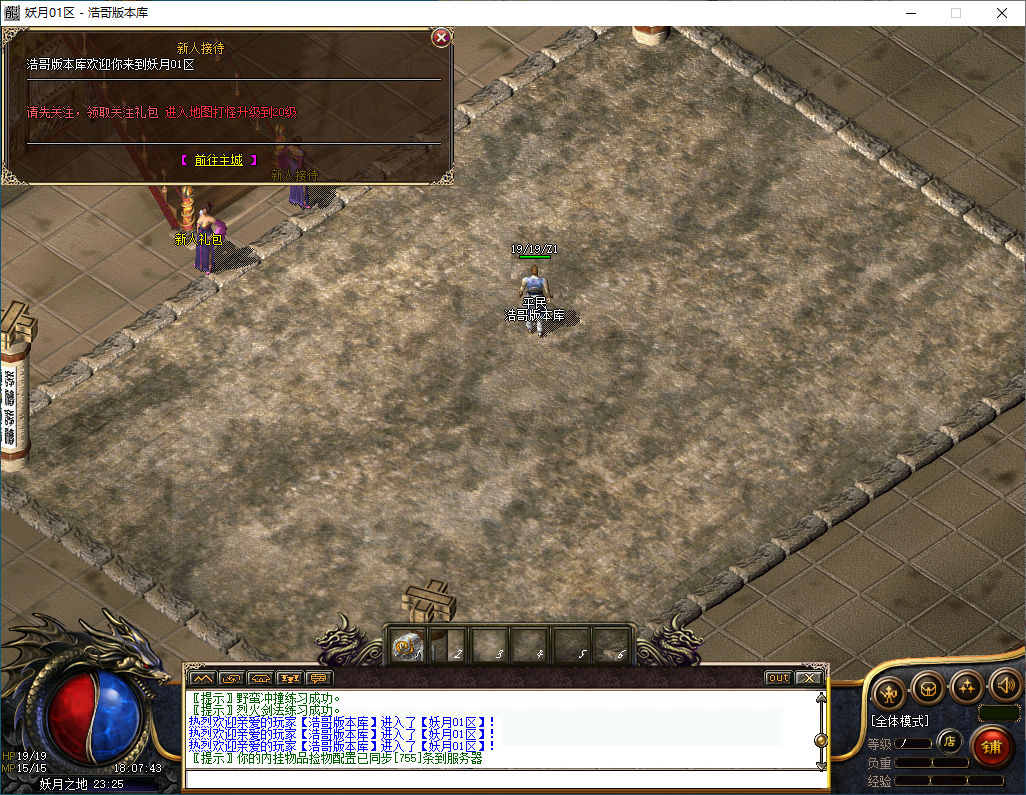Minimize the game window
The height and width of the screenshot is (795, 1026).
[910, 13]
